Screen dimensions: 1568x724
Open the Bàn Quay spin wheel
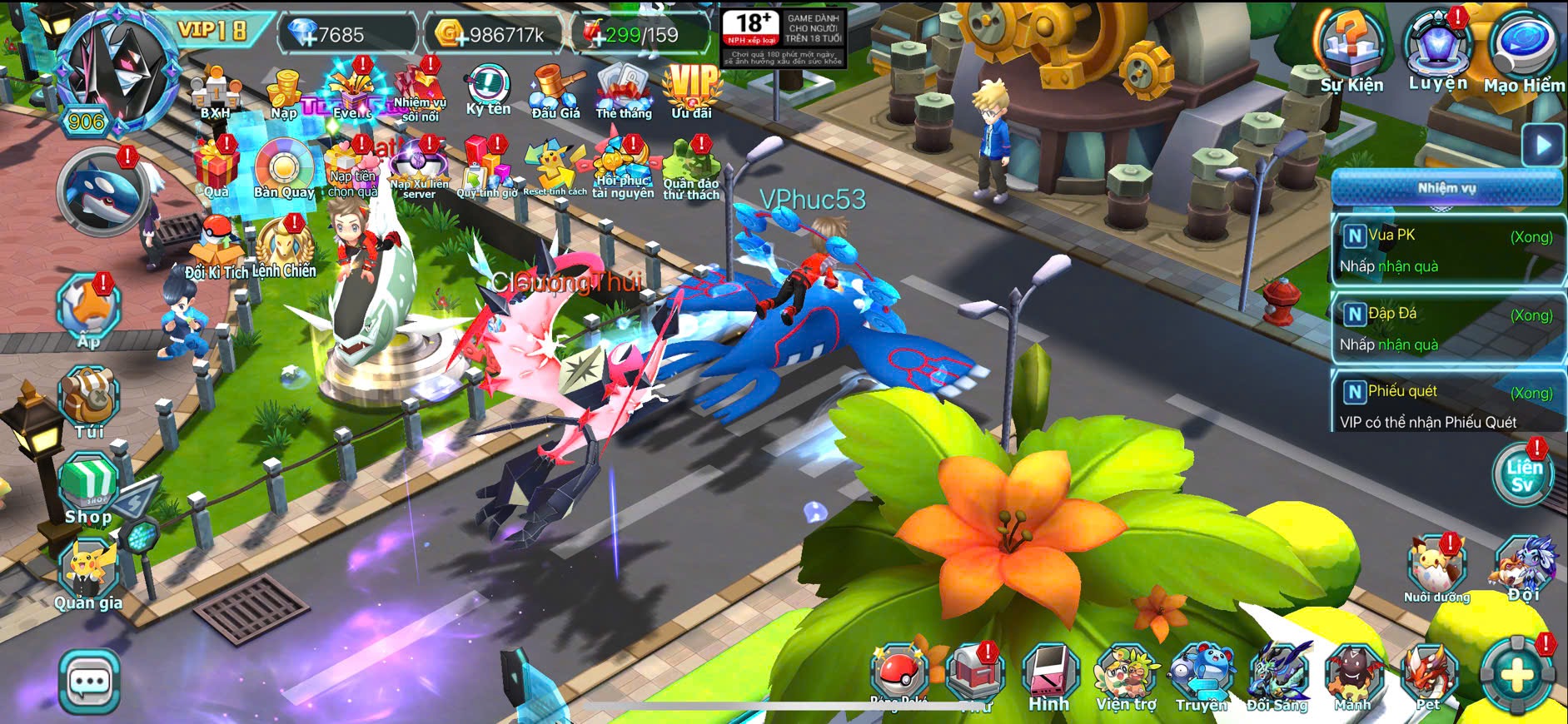point(284,171)
